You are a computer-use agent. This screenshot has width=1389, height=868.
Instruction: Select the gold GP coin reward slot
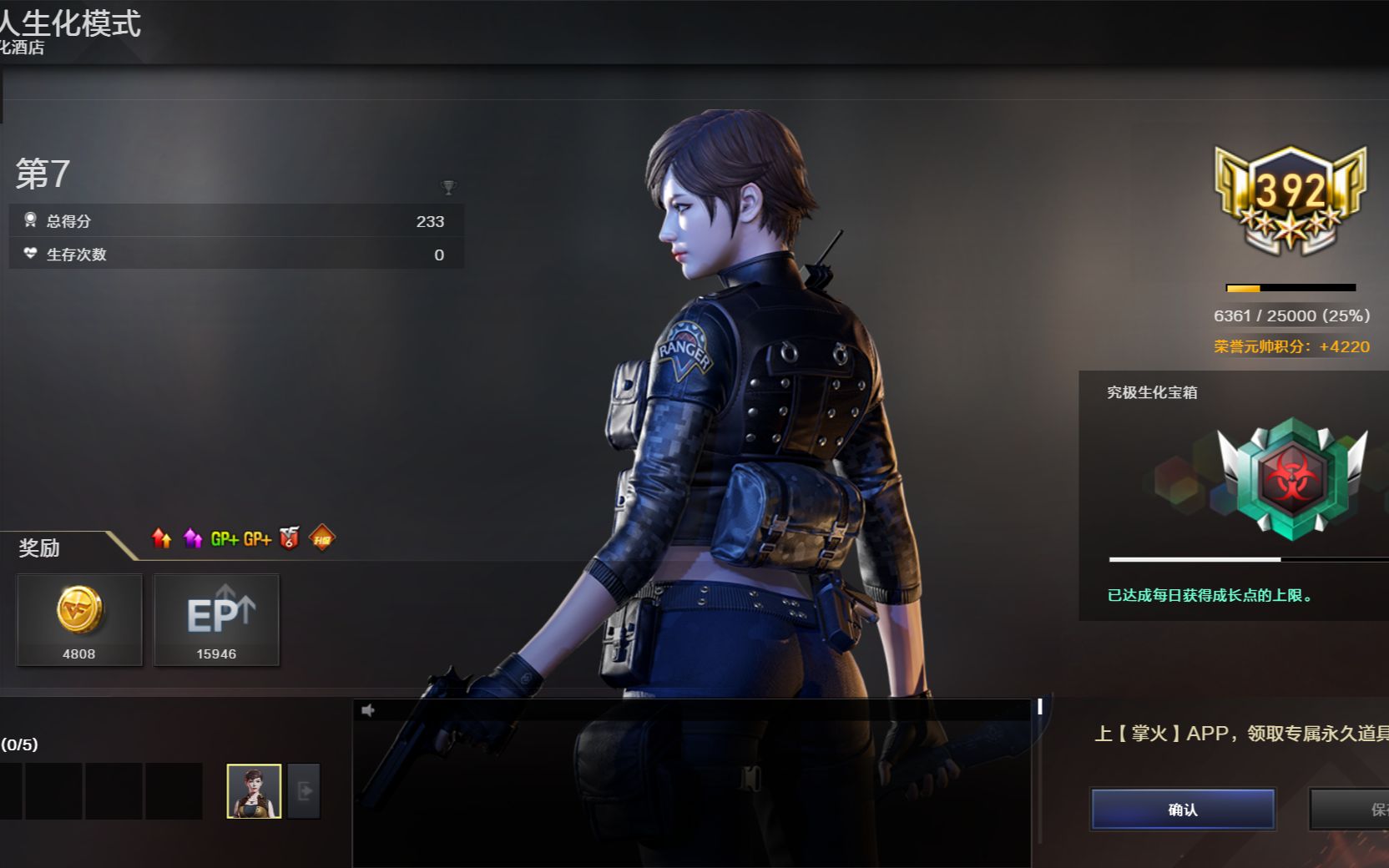click(79, 618)
